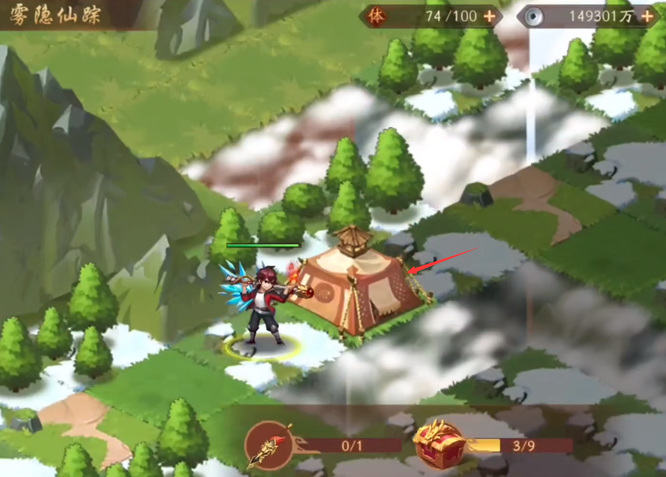Viewport: 666px width, 477px height.
Task: Add stamina with the plus beside 74/100
Action: [489, 16]
